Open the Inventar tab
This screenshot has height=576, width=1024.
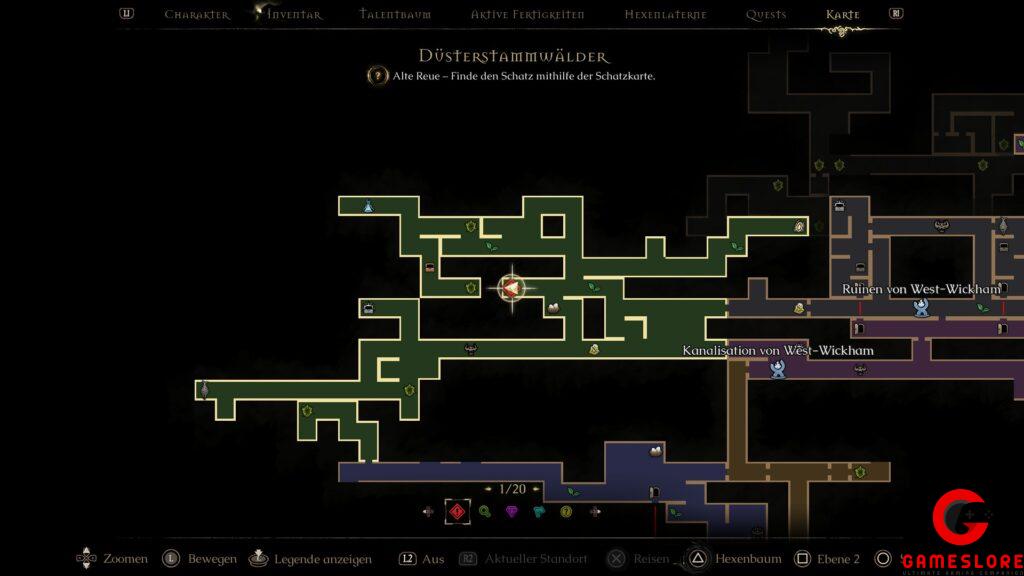(x=294, y=15)
